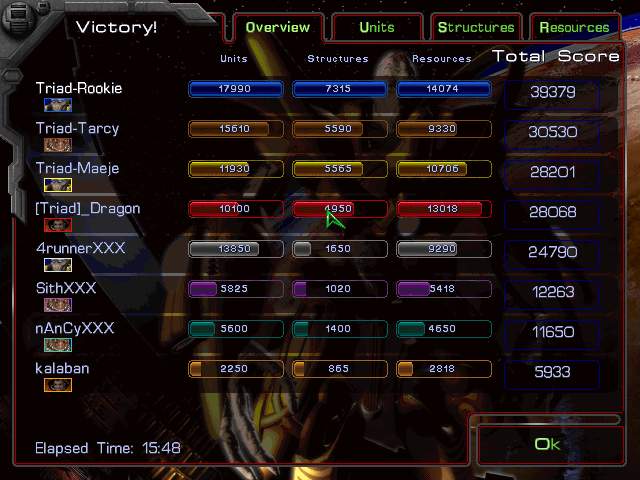The height and width of the screenshot is (480, 640).
Task: Select the Triad-Rookie player row
Action: click(x=79, y=89)
